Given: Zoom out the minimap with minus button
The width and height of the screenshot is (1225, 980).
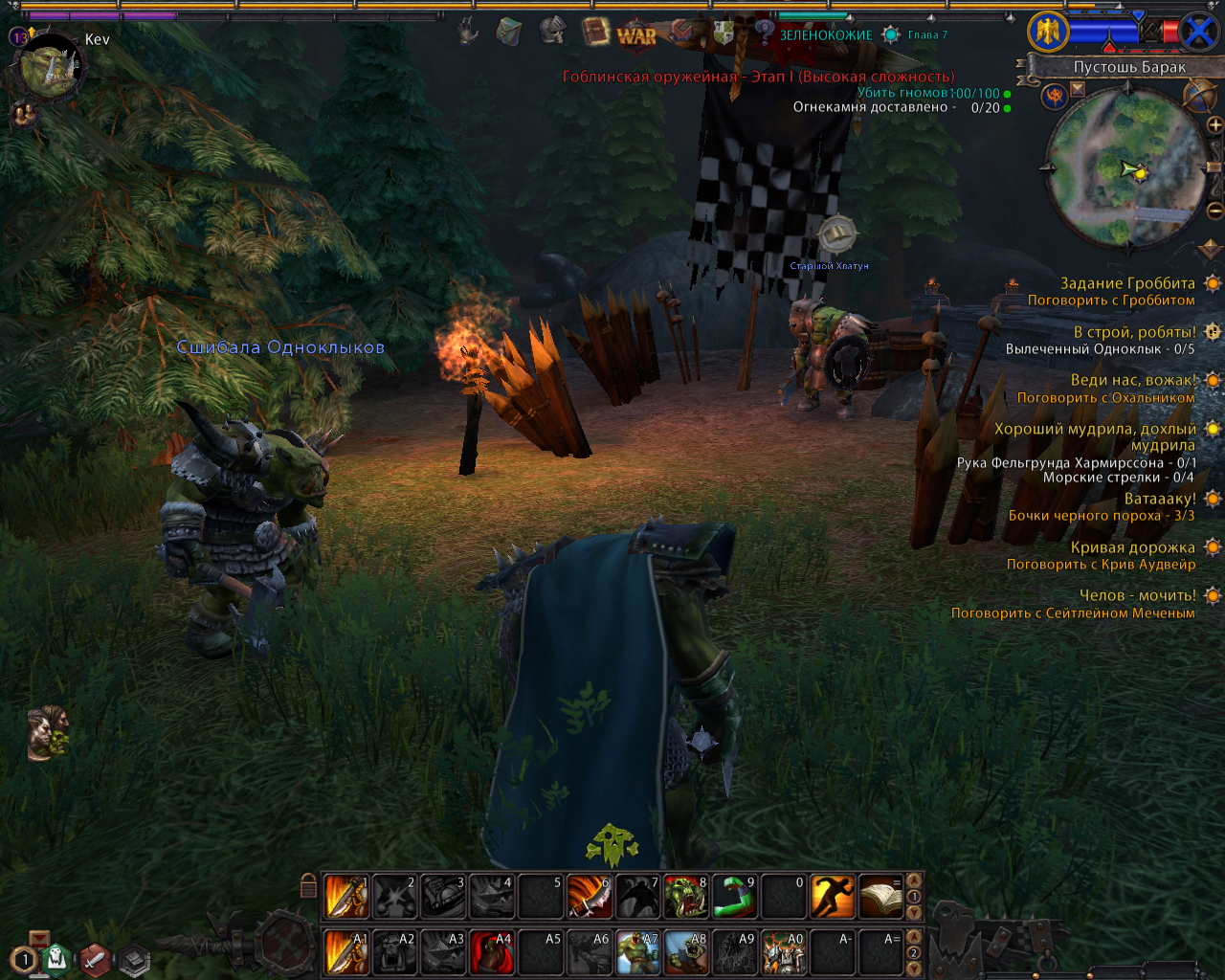Looking at the screenshot, I should [1214, 211].
